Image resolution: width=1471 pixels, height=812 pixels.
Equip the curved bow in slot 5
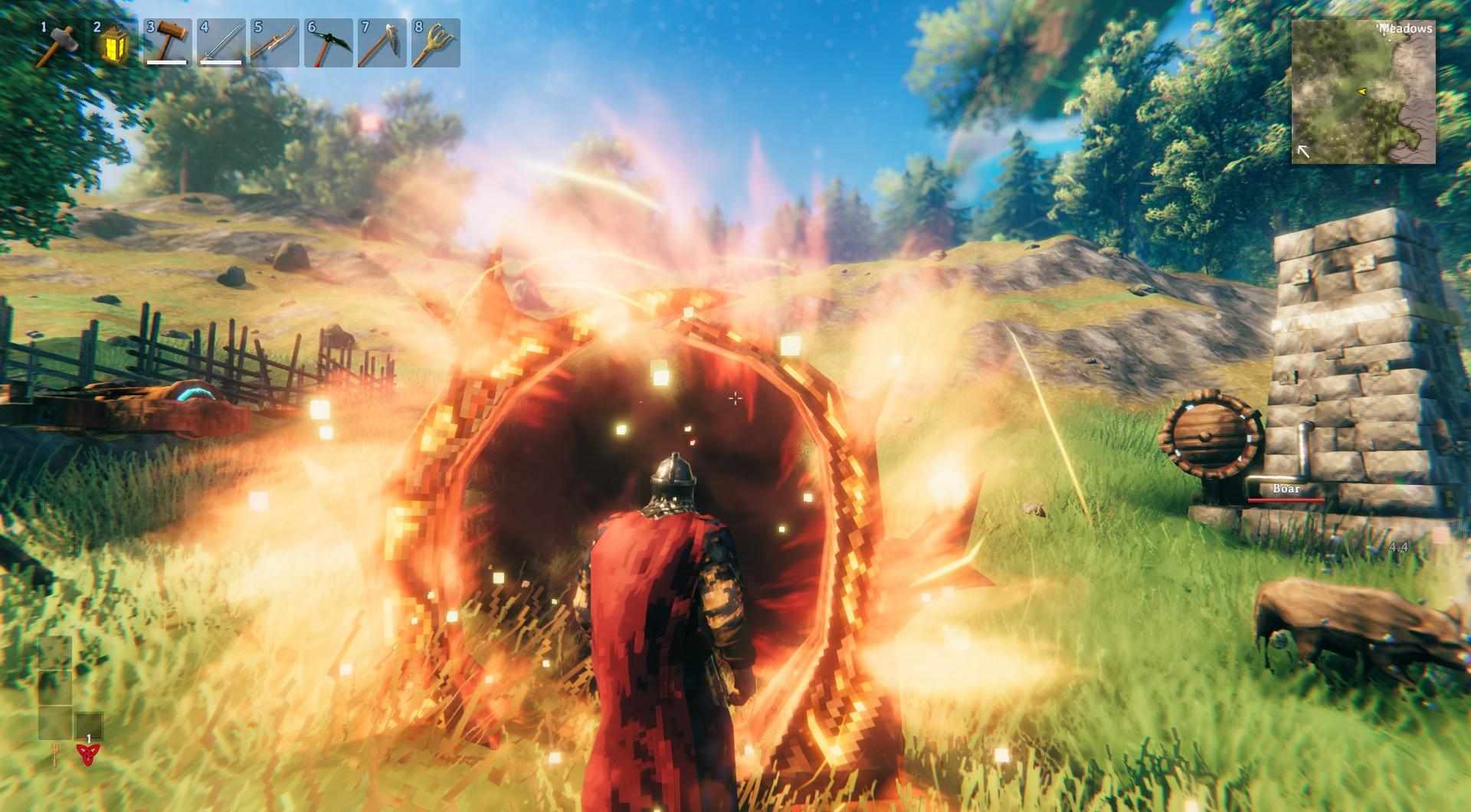click(275, 44)
